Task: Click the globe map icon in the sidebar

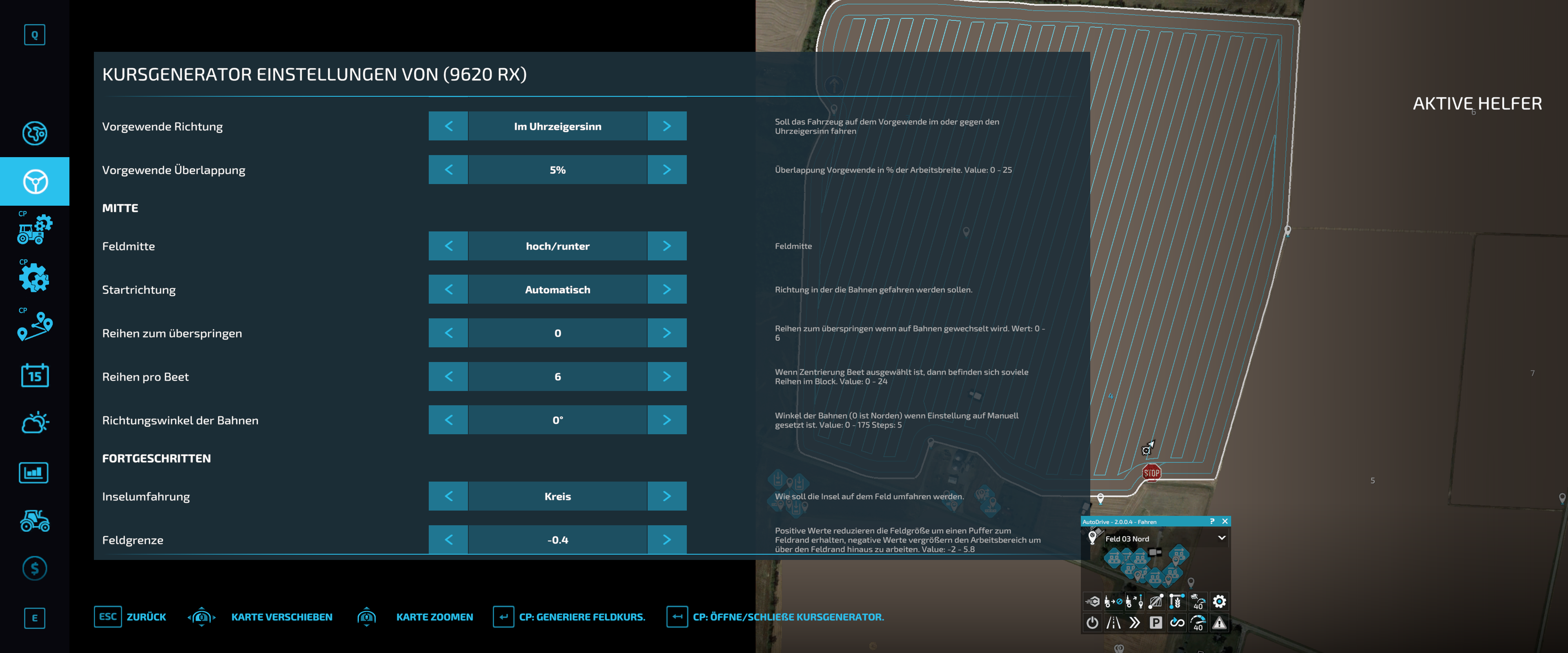Action: click(x=34, y=133)
